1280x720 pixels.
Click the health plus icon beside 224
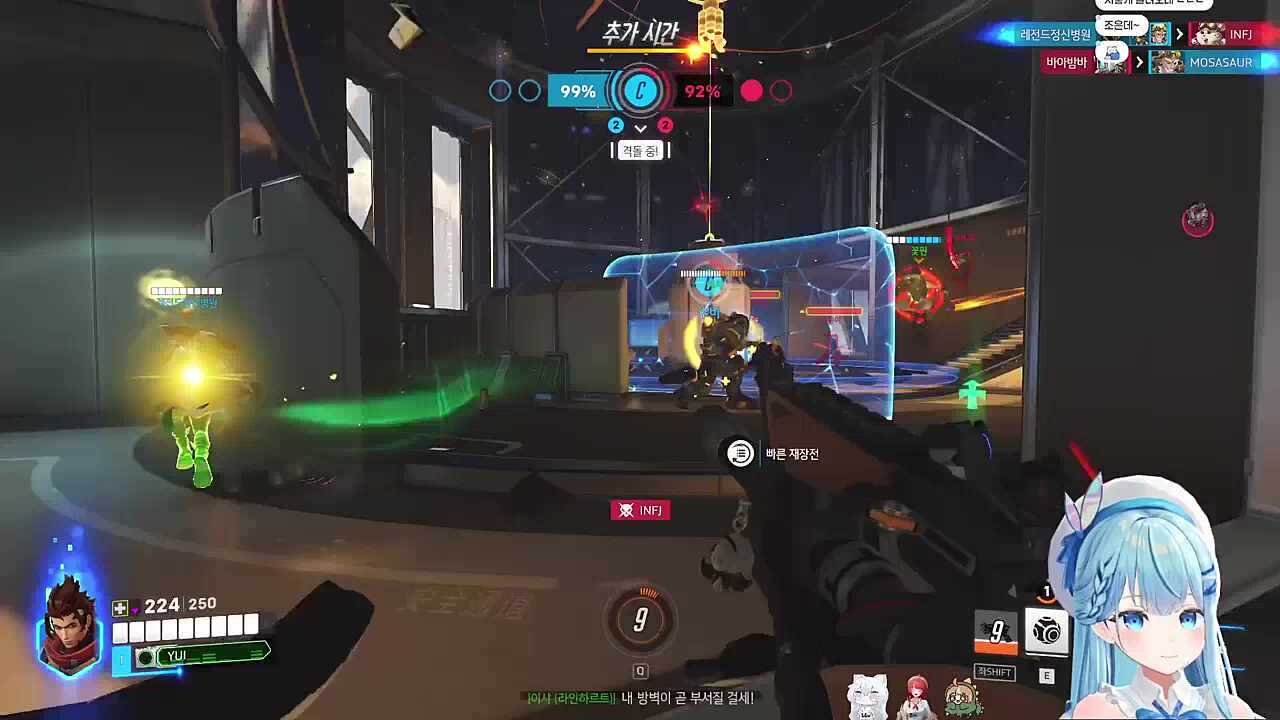tap(118, 605)
